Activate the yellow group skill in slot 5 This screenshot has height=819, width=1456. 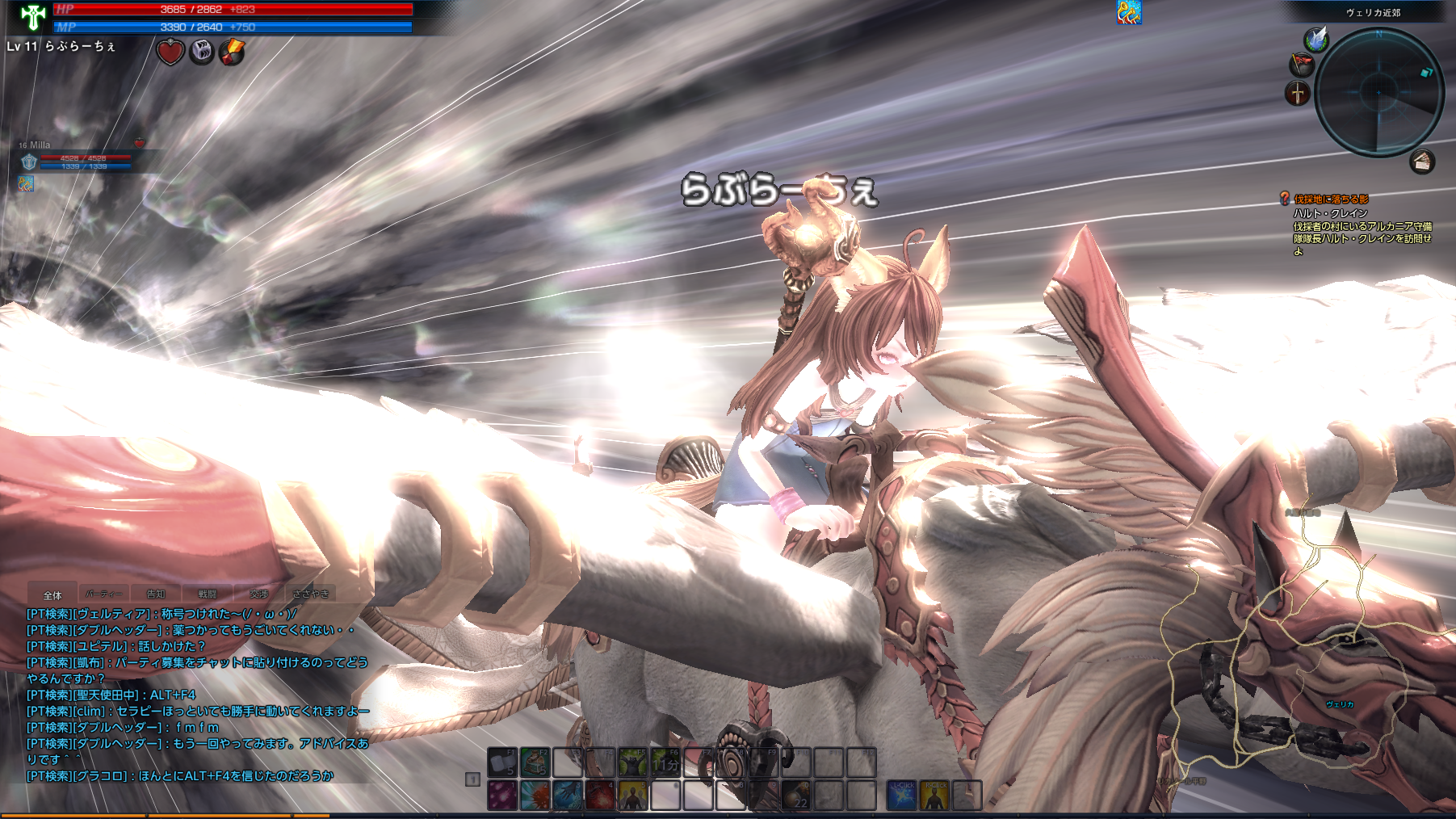(632, 796)
